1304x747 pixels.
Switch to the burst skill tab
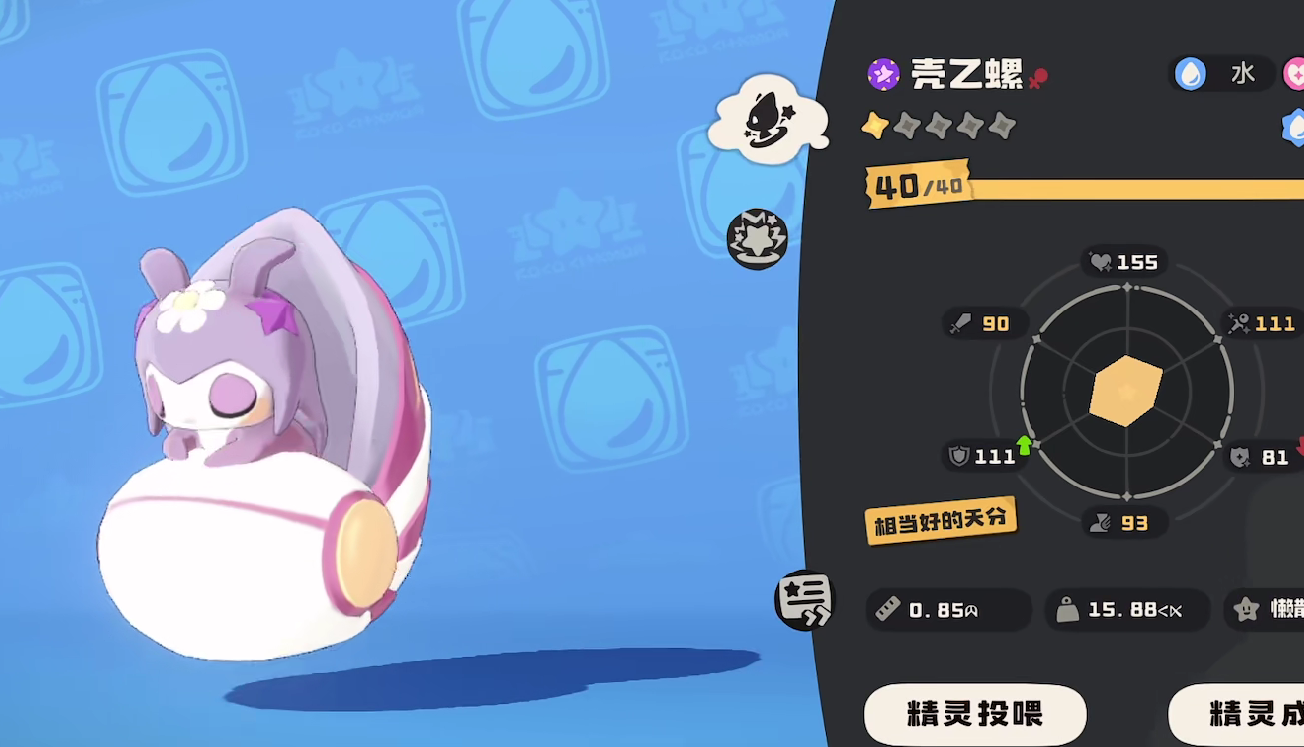coord(756,237)
